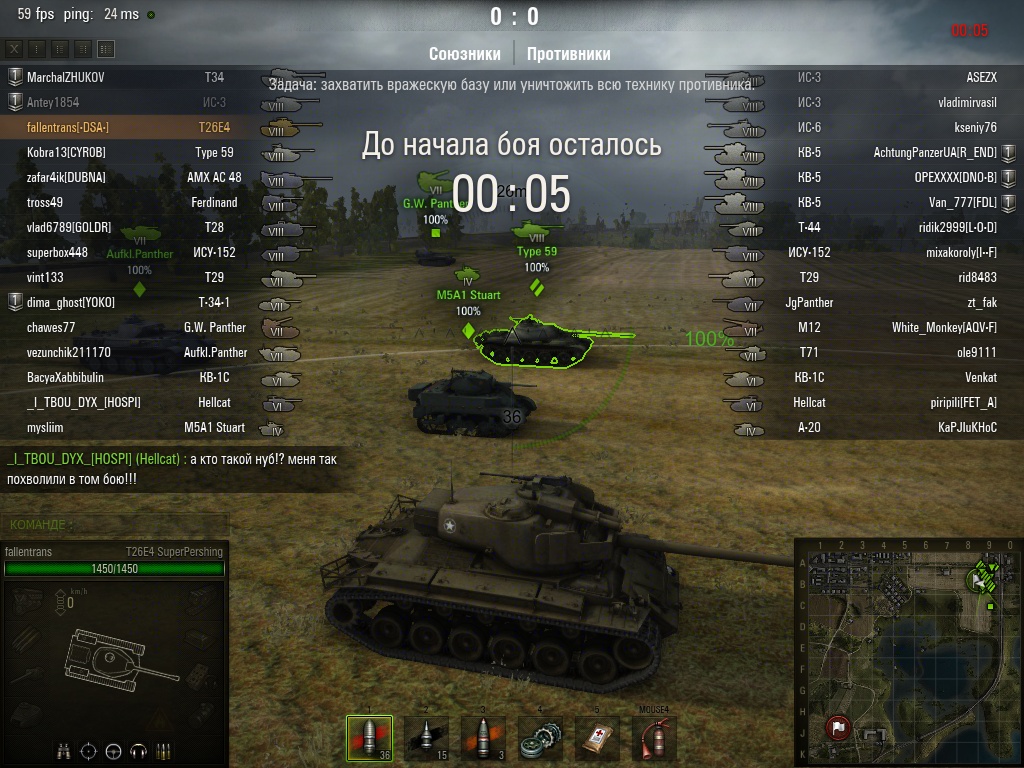Screen dimensions: 1024x768
Task: Use the first aid kit consumable
Action: (597, 738)
